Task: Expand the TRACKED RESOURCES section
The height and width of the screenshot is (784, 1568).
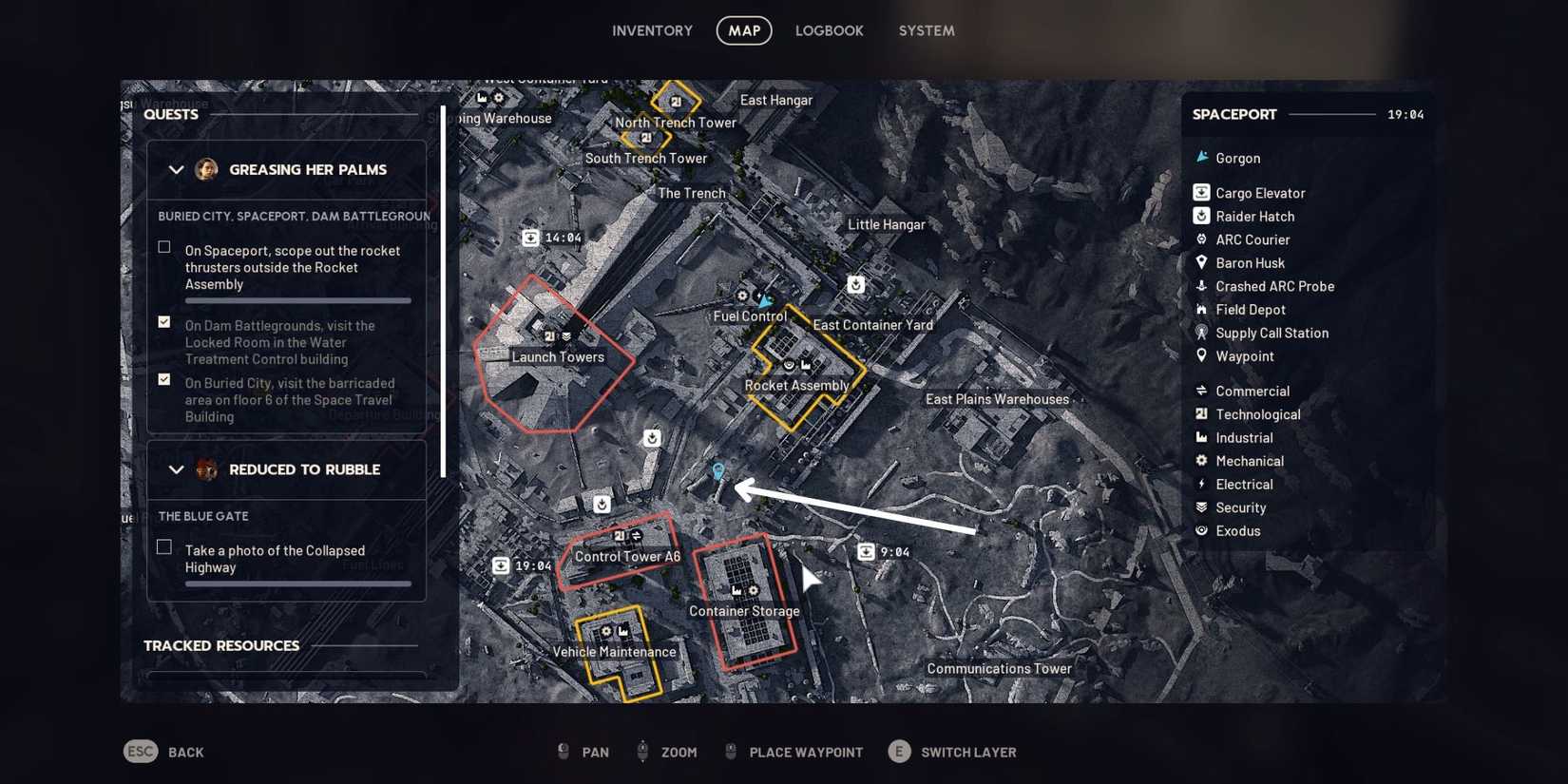Action: 222,645
